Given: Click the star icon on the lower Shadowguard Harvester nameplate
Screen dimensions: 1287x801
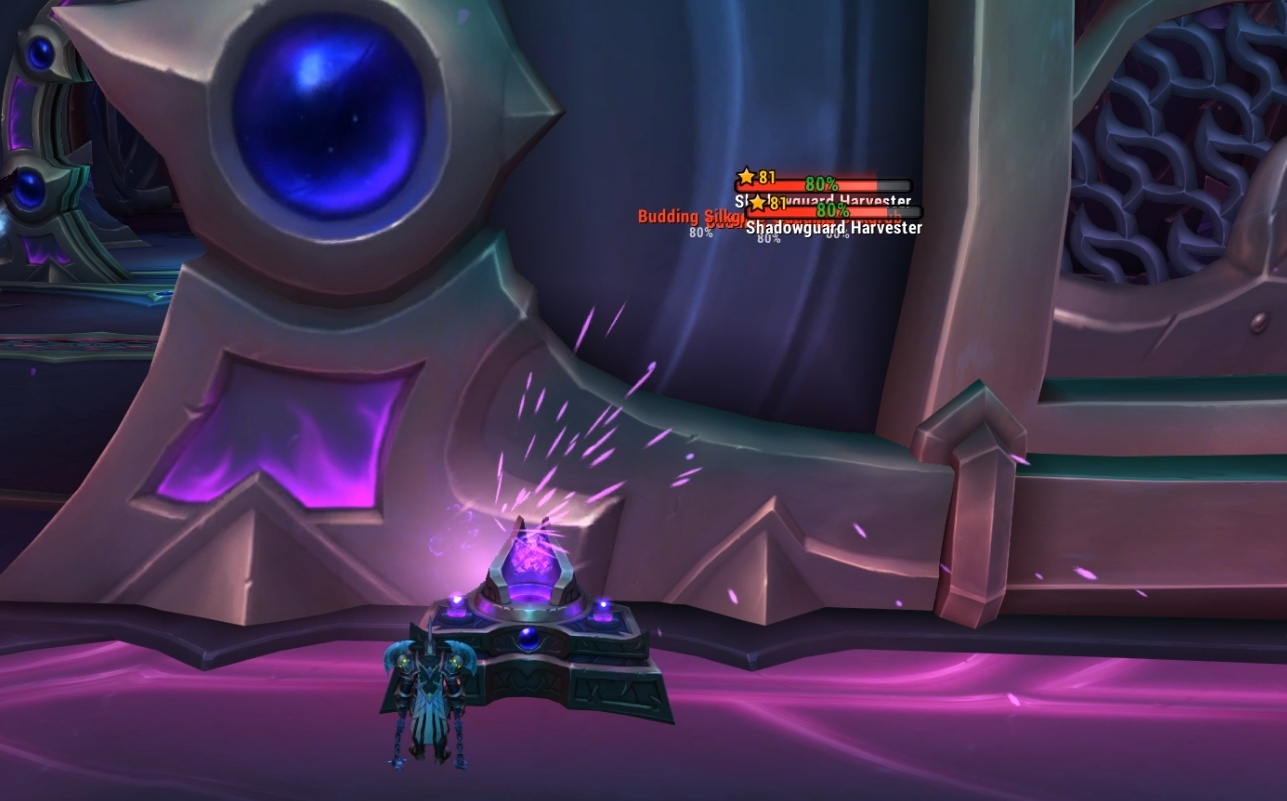Looking at the screenshot, I should 755,203.
